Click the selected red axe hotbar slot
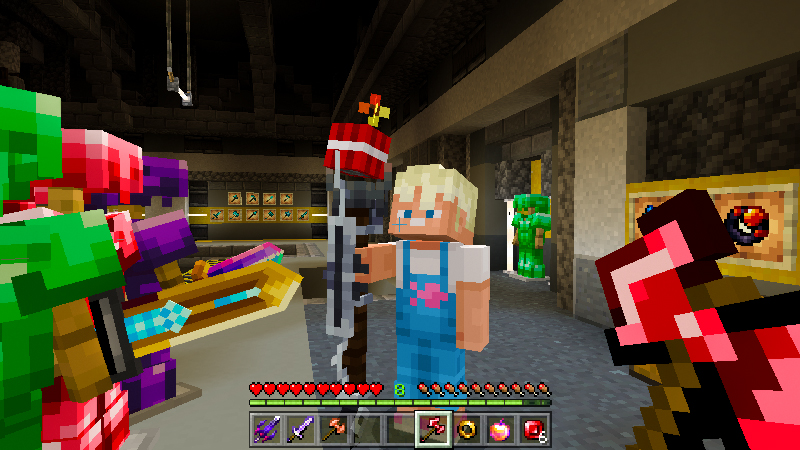This screenshot has width=800, height=450. pos(433,429)
